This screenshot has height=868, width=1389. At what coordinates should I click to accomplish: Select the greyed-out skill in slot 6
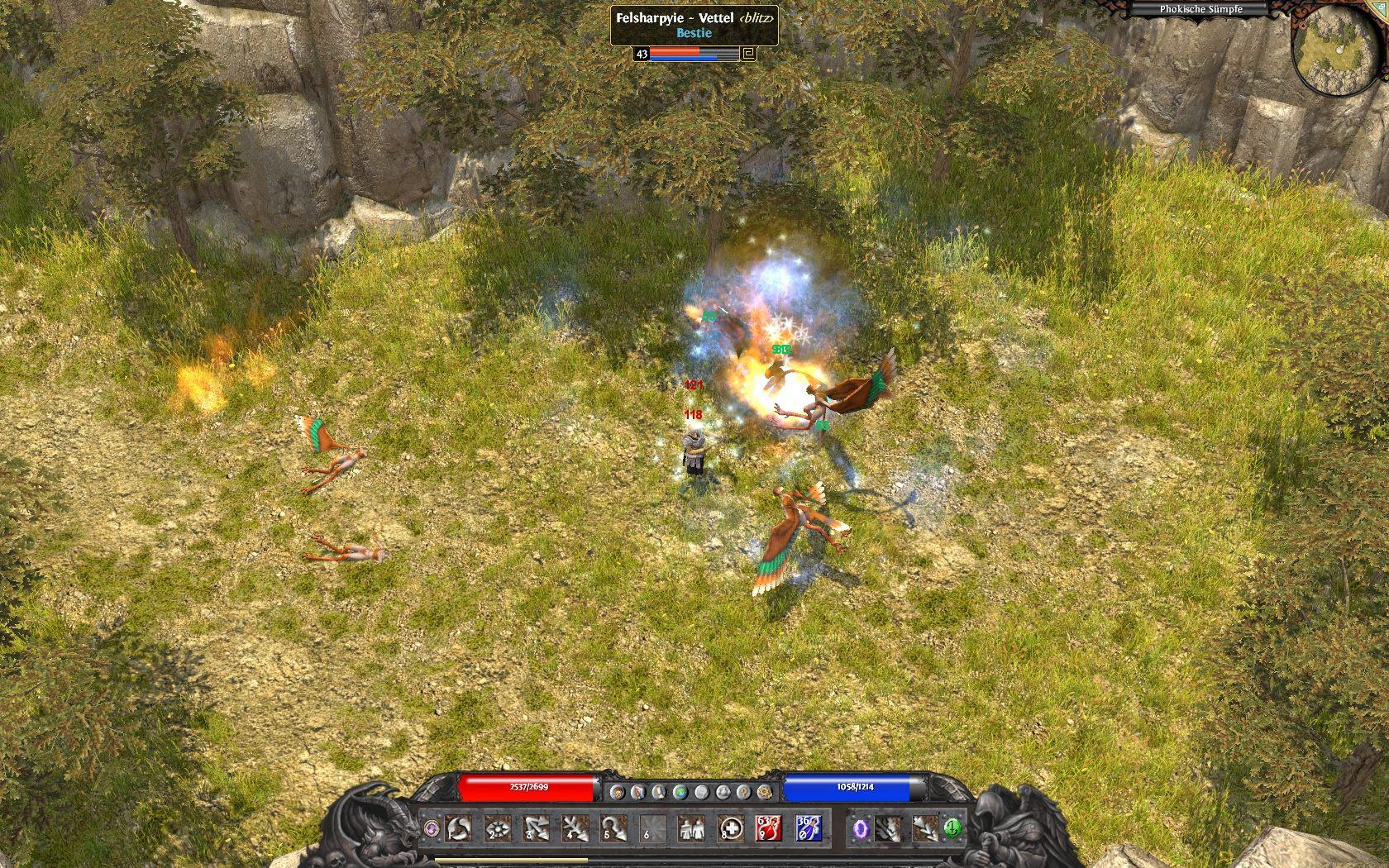coord(652,827)
